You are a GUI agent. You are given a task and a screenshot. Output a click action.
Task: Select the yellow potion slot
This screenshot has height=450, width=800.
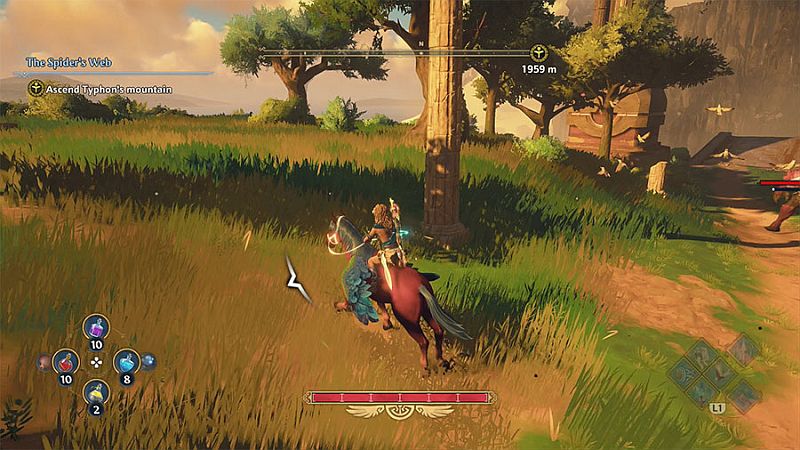pyautogui.click(x=96, y=392)
